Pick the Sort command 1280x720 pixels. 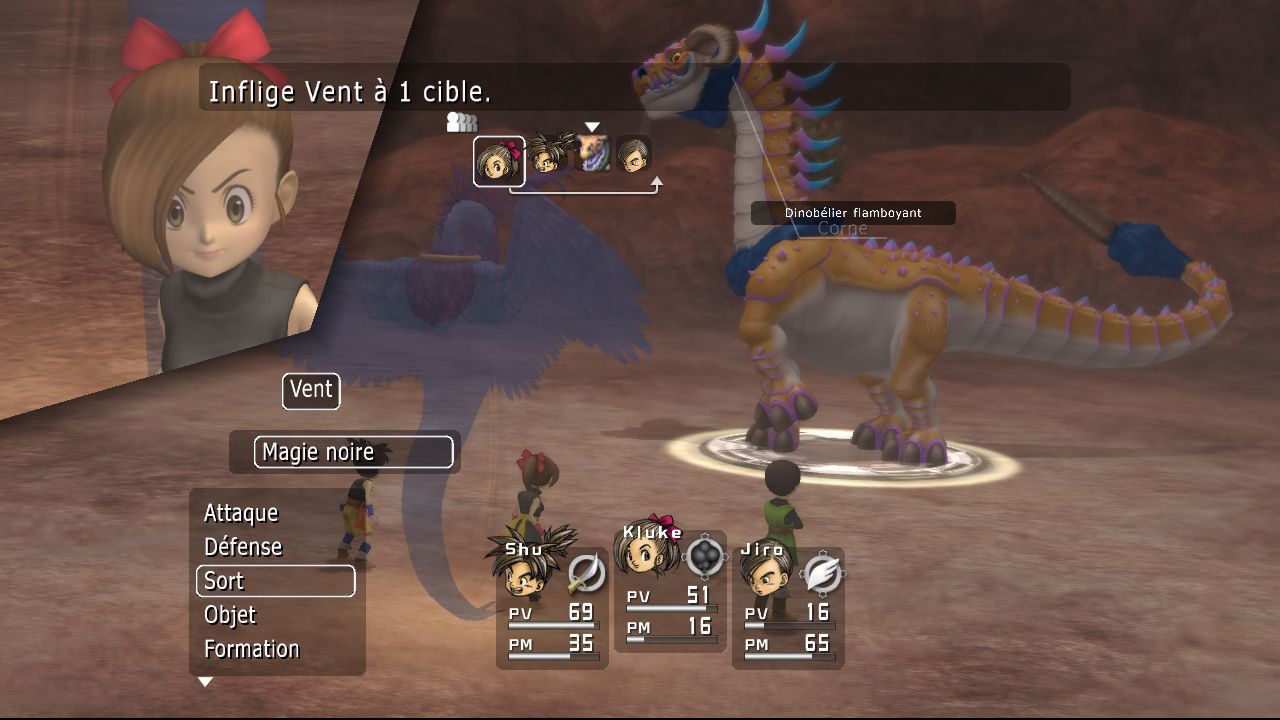coord(275,581)
